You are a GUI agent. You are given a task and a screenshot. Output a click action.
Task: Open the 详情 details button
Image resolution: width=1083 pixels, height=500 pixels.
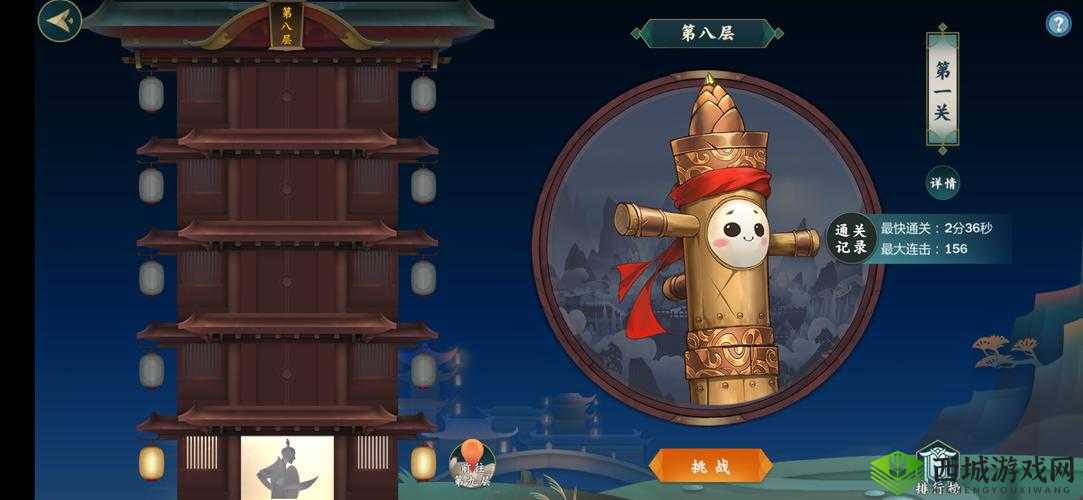(x=943, y=183)
